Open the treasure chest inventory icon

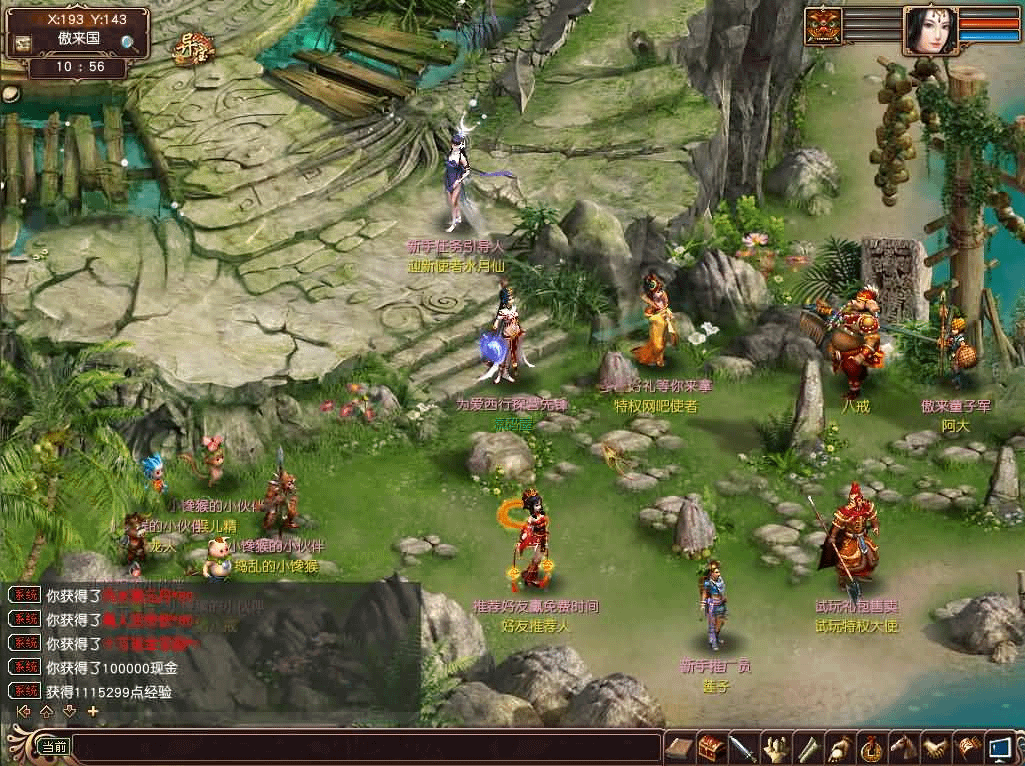click(x=711, y=747)
